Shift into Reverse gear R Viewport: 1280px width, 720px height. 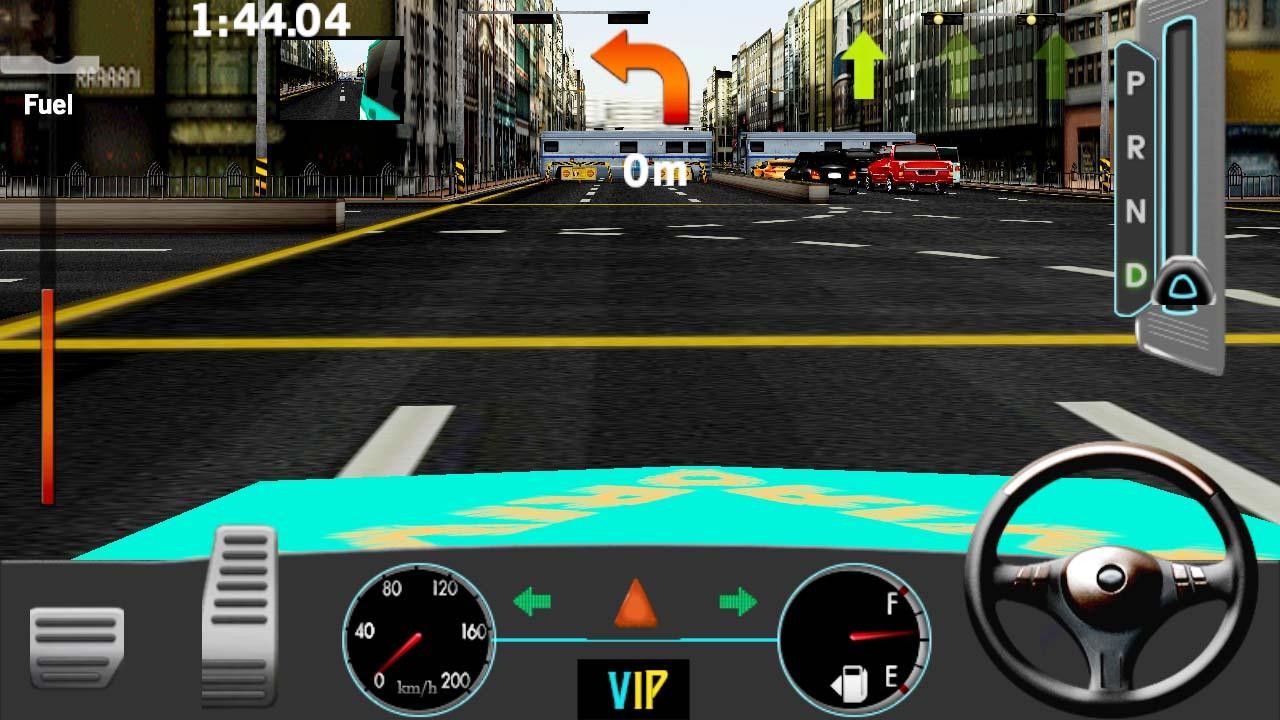(1135, 150)
